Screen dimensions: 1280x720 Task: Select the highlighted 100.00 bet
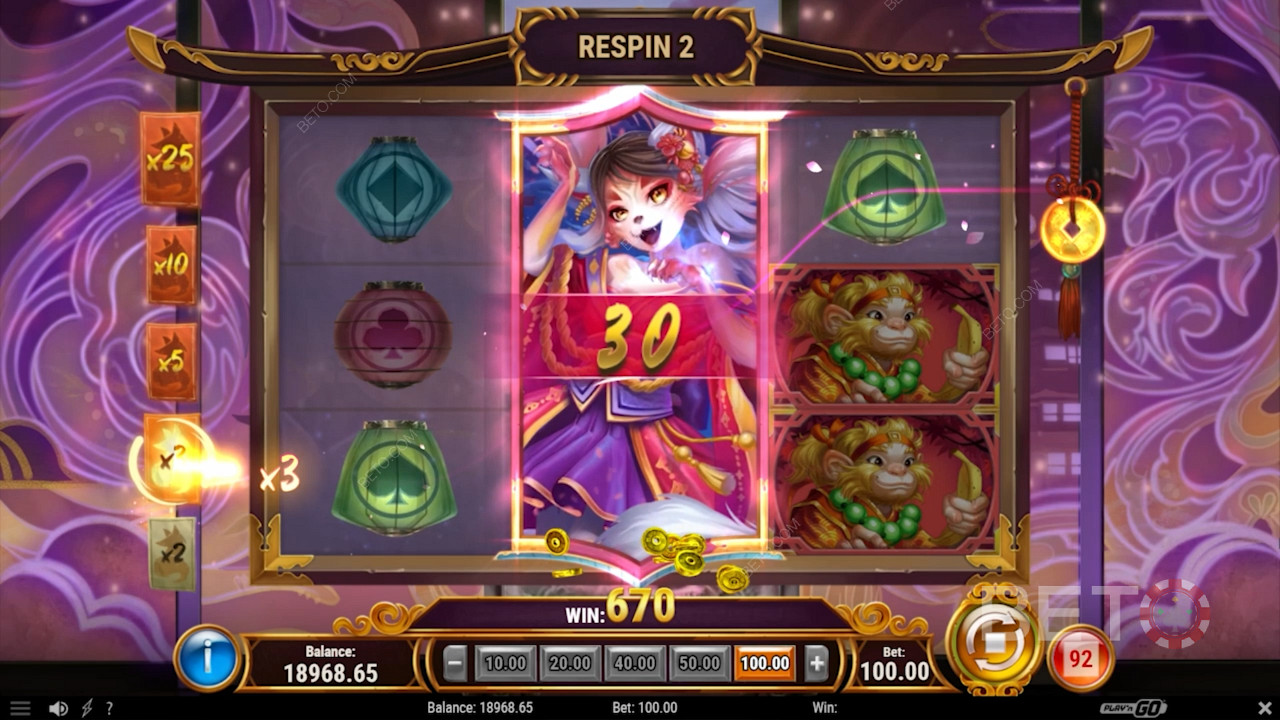(x=764, y=663)
